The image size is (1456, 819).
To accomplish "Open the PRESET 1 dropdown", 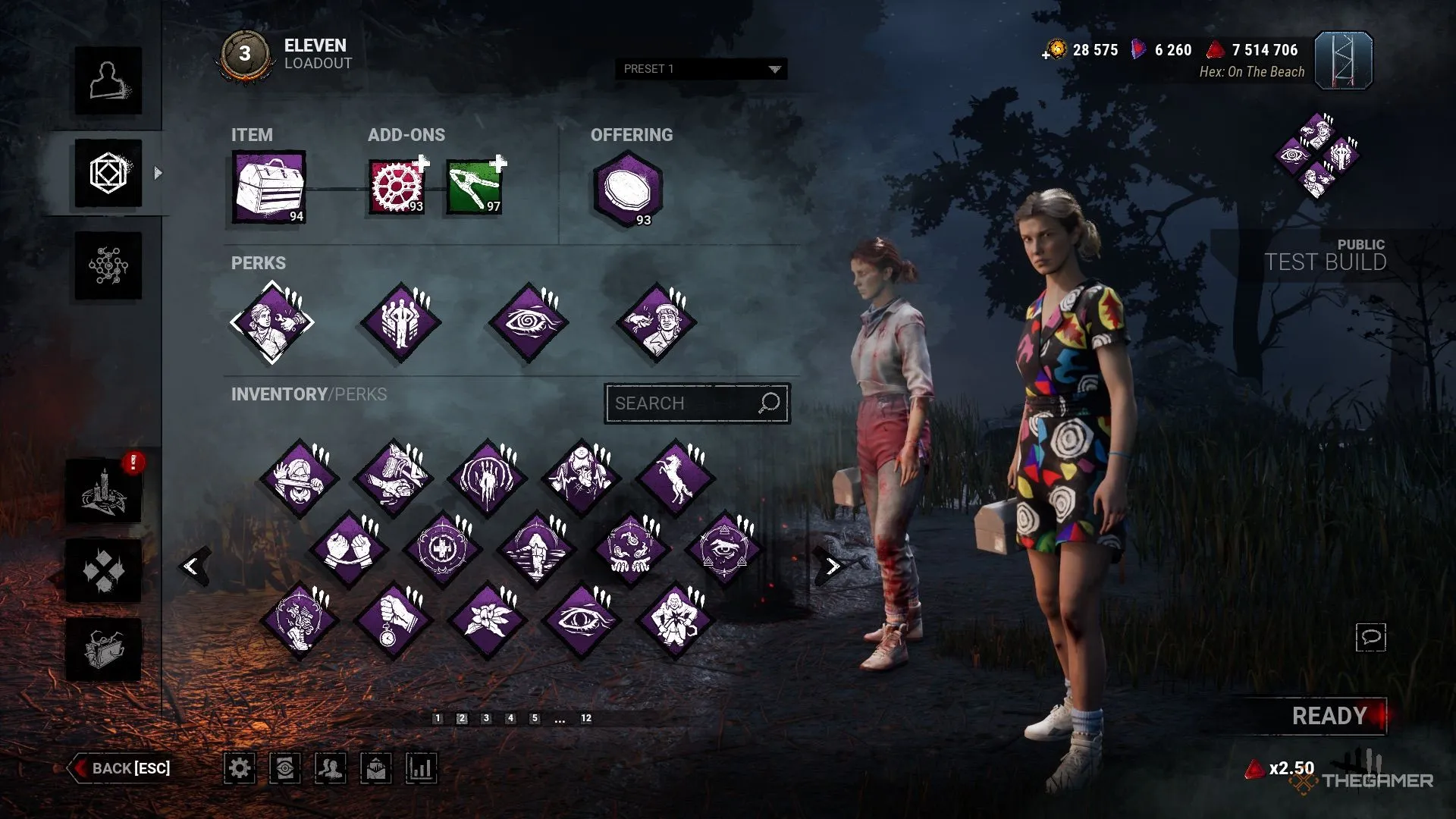I will pyautogui.click(x=701, y=69).
